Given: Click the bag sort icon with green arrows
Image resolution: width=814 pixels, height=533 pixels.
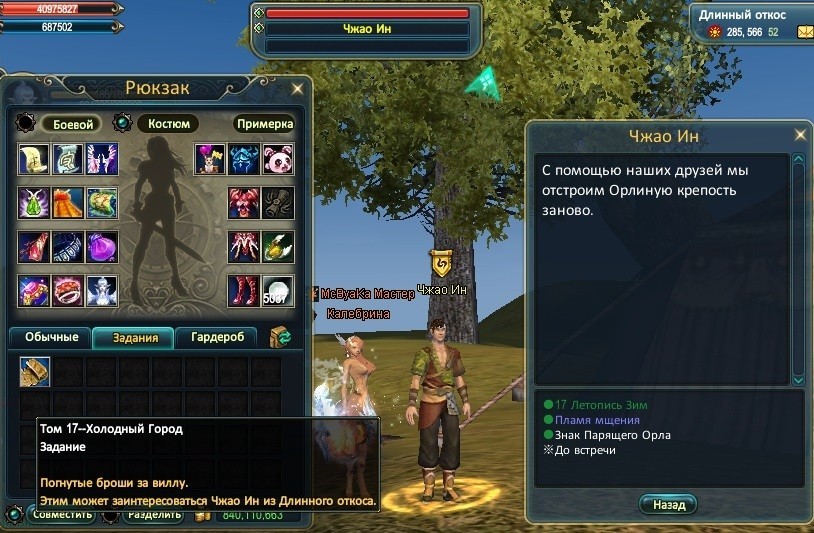Looking at the screenshot, I should pos(280,337).
